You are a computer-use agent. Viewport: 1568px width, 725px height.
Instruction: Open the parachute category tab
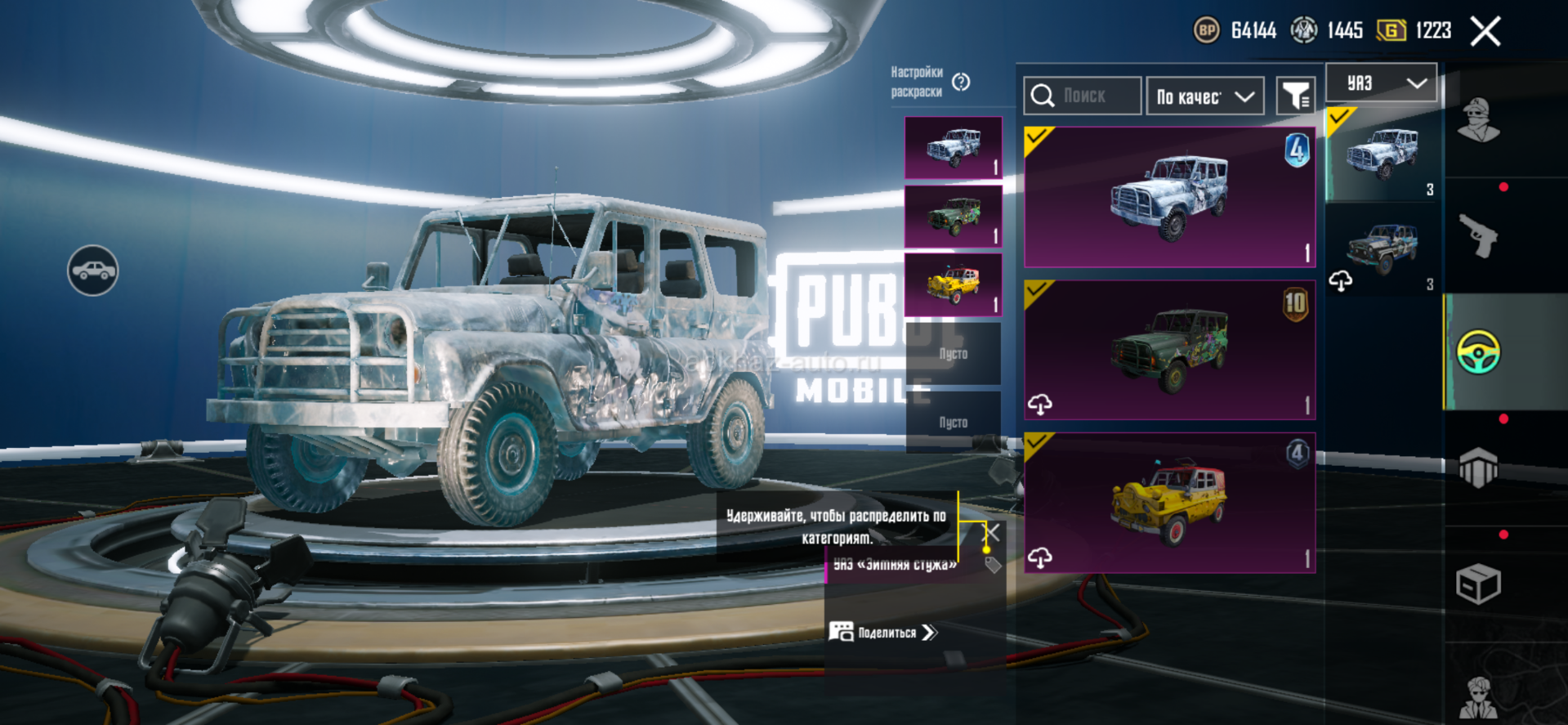coord(1479,468)
